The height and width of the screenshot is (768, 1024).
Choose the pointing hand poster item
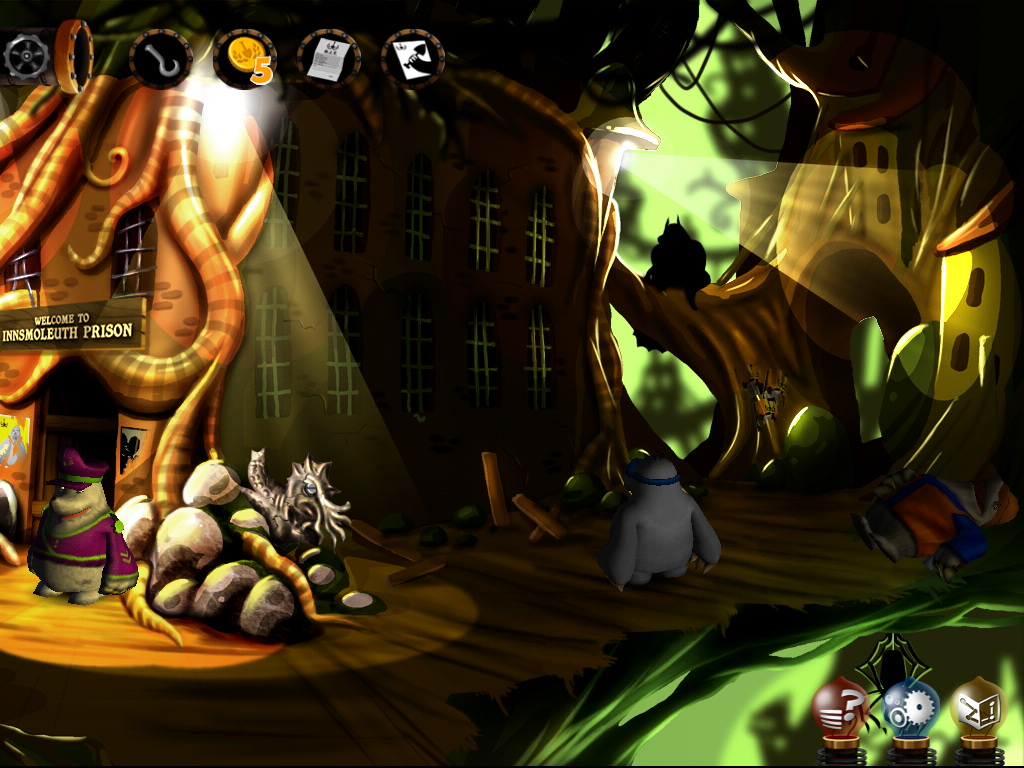413,60
